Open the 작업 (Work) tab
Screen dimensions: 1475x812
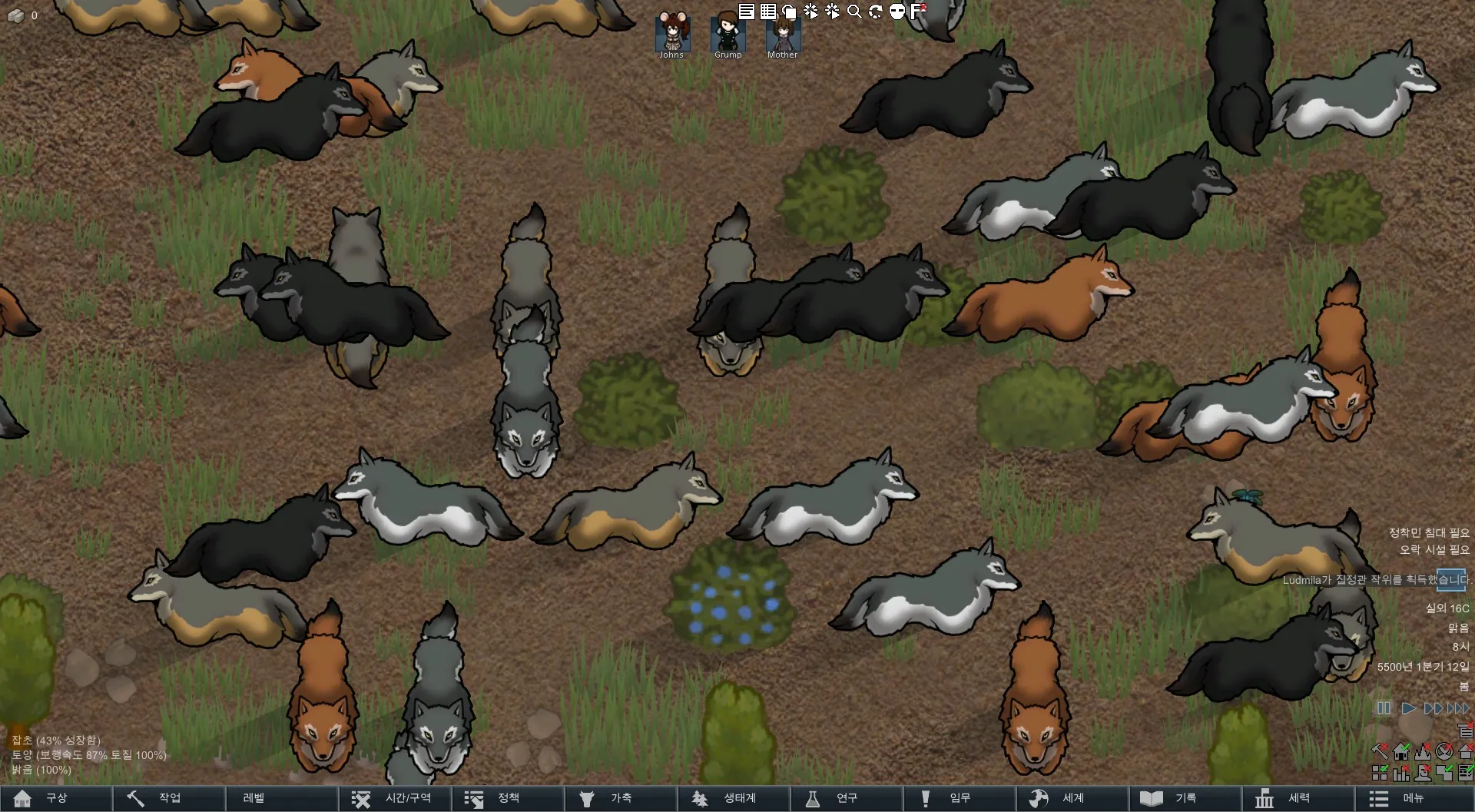pyautogui.click(x=169, y=798)
